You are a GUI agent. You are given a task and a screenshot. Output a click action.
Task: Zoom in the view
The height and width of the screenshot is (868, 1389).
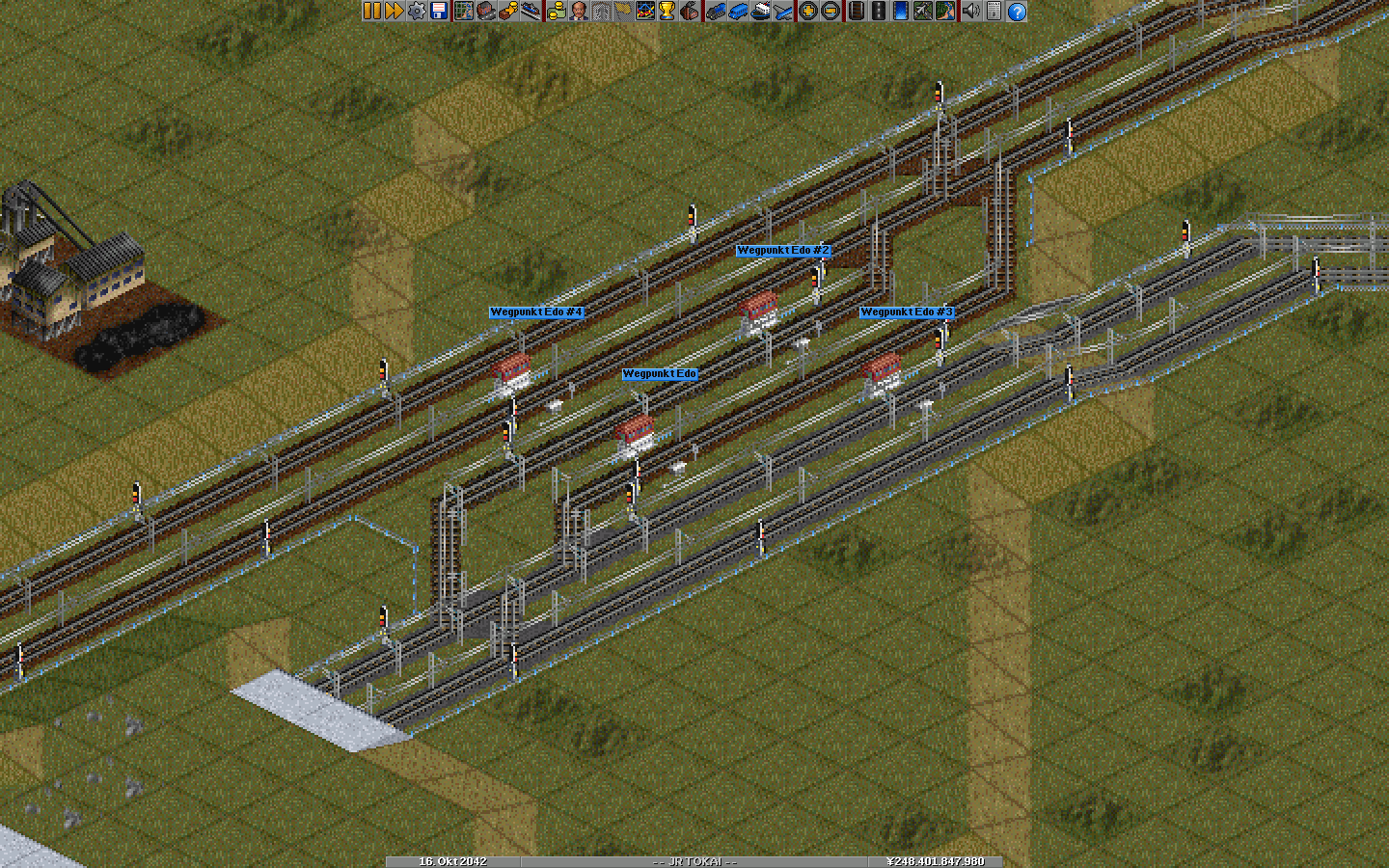pos(807,11)
